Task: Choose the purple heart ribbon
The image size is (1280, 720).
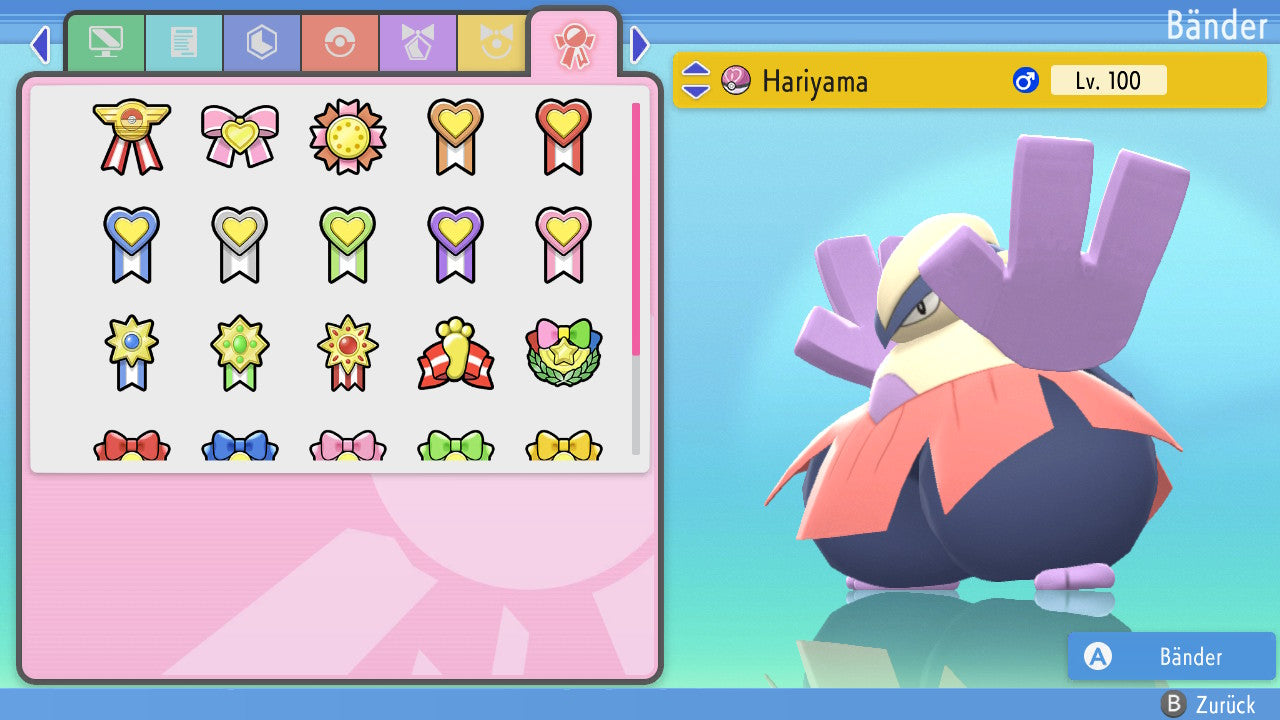Action: pyautogui.click(x=455, y=244)
